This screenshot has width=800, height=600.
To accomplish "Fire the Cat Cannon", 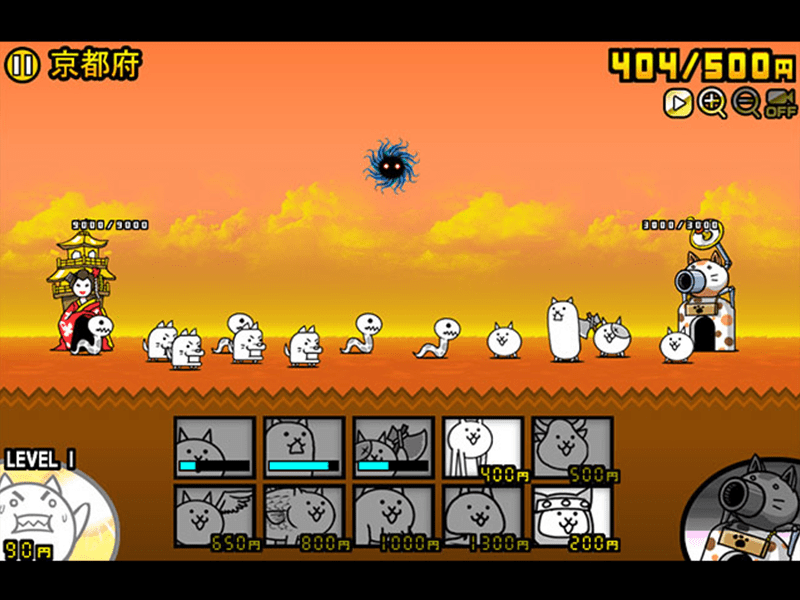I will coord(745,510).
